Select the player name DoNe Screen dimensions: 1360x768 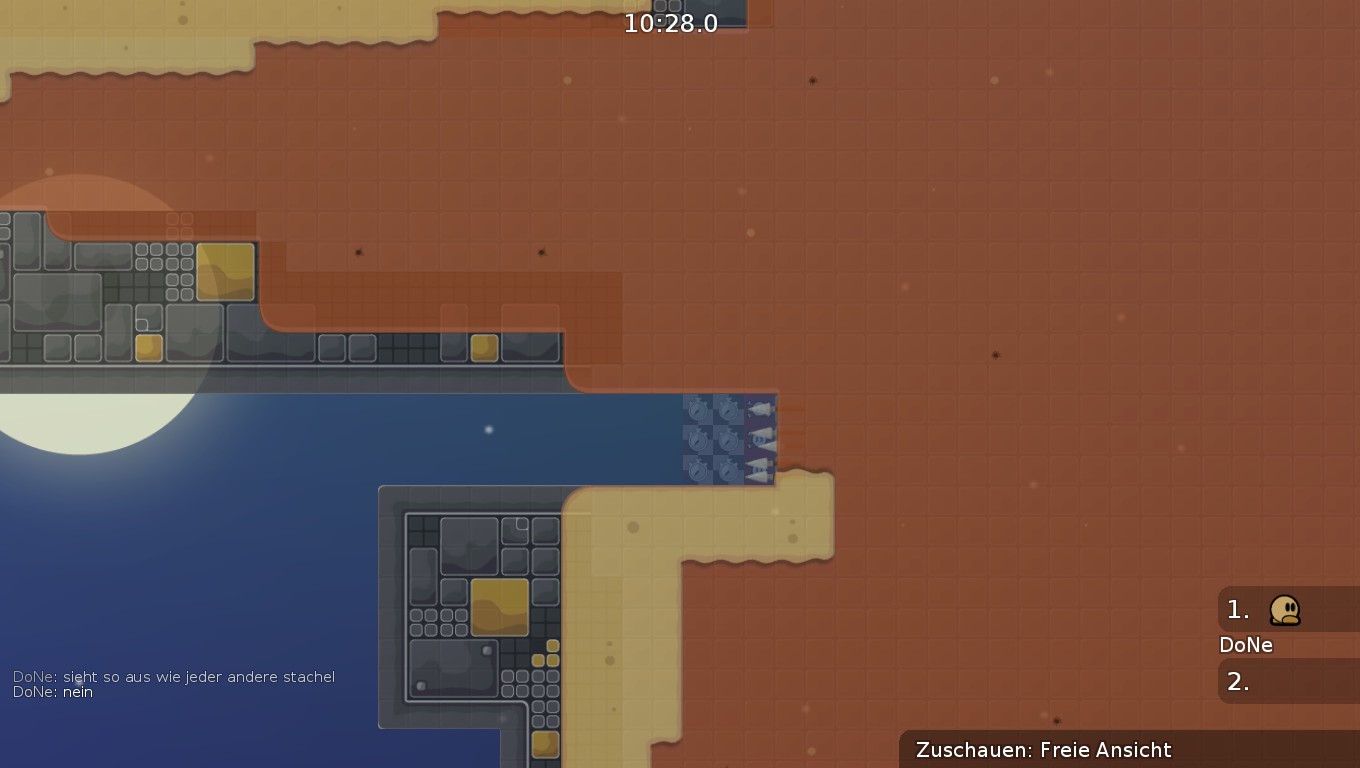pos(1245,645)
